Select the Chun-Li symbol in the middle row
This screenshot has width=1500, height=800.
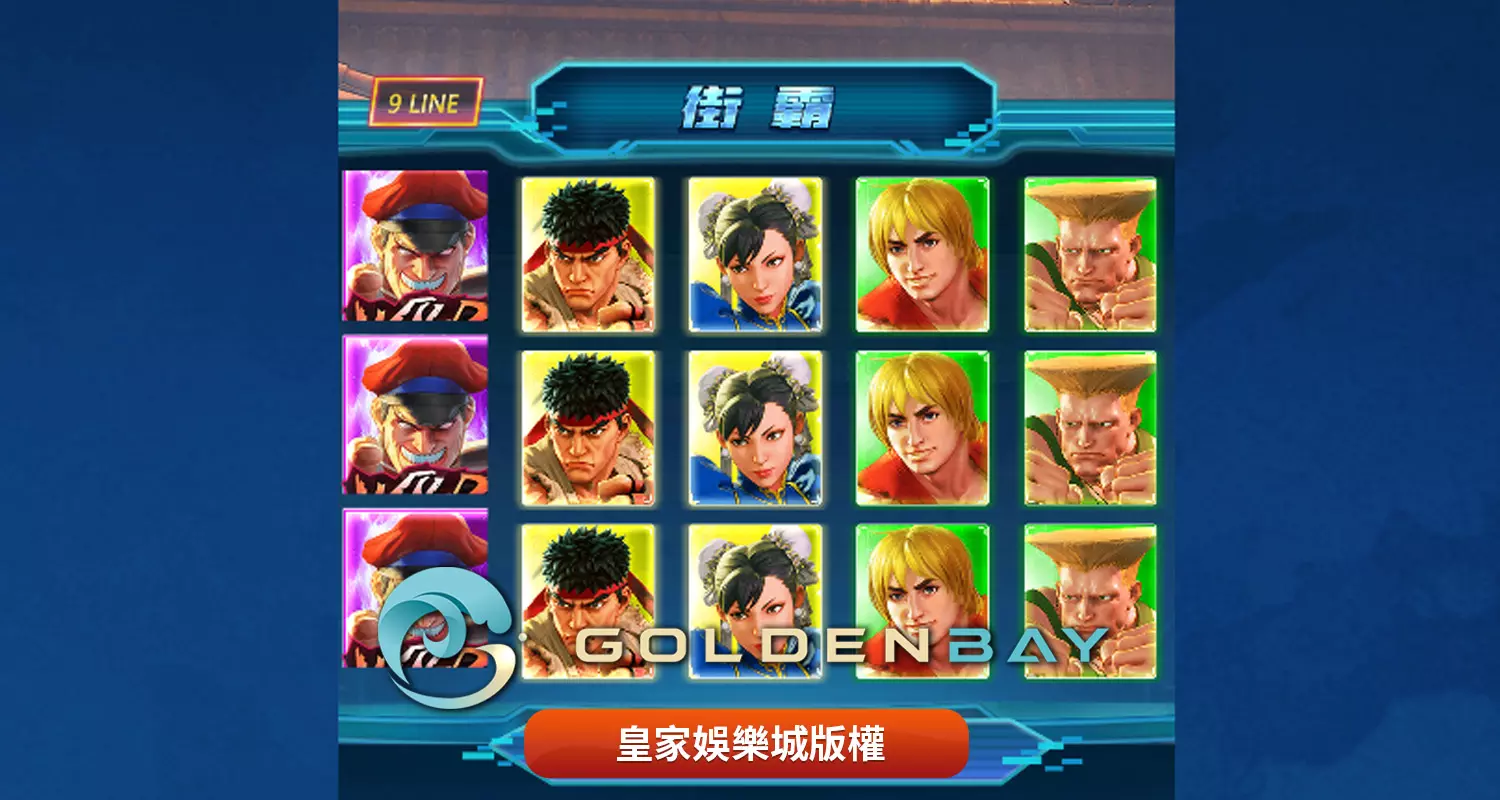click(755, 425)
